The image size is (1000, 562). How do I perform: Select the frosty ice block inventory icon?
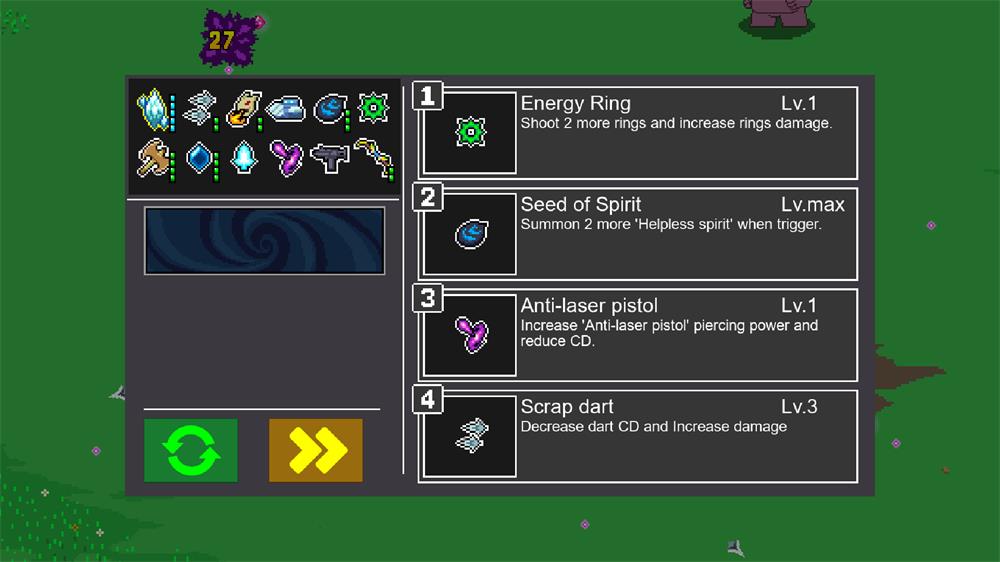(x=285, y=107)
